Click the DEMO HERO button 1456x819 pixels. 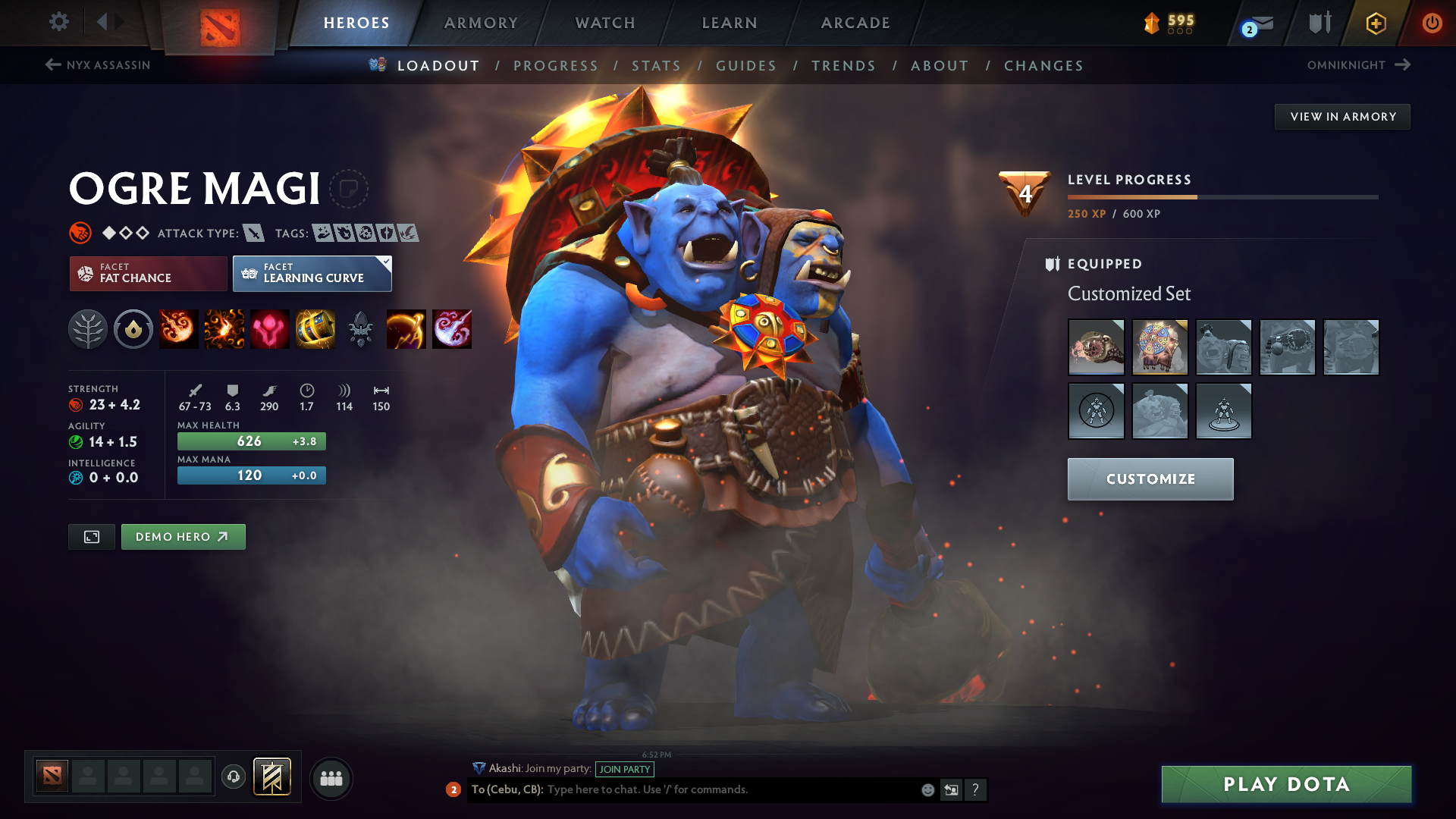click(183, 536)
